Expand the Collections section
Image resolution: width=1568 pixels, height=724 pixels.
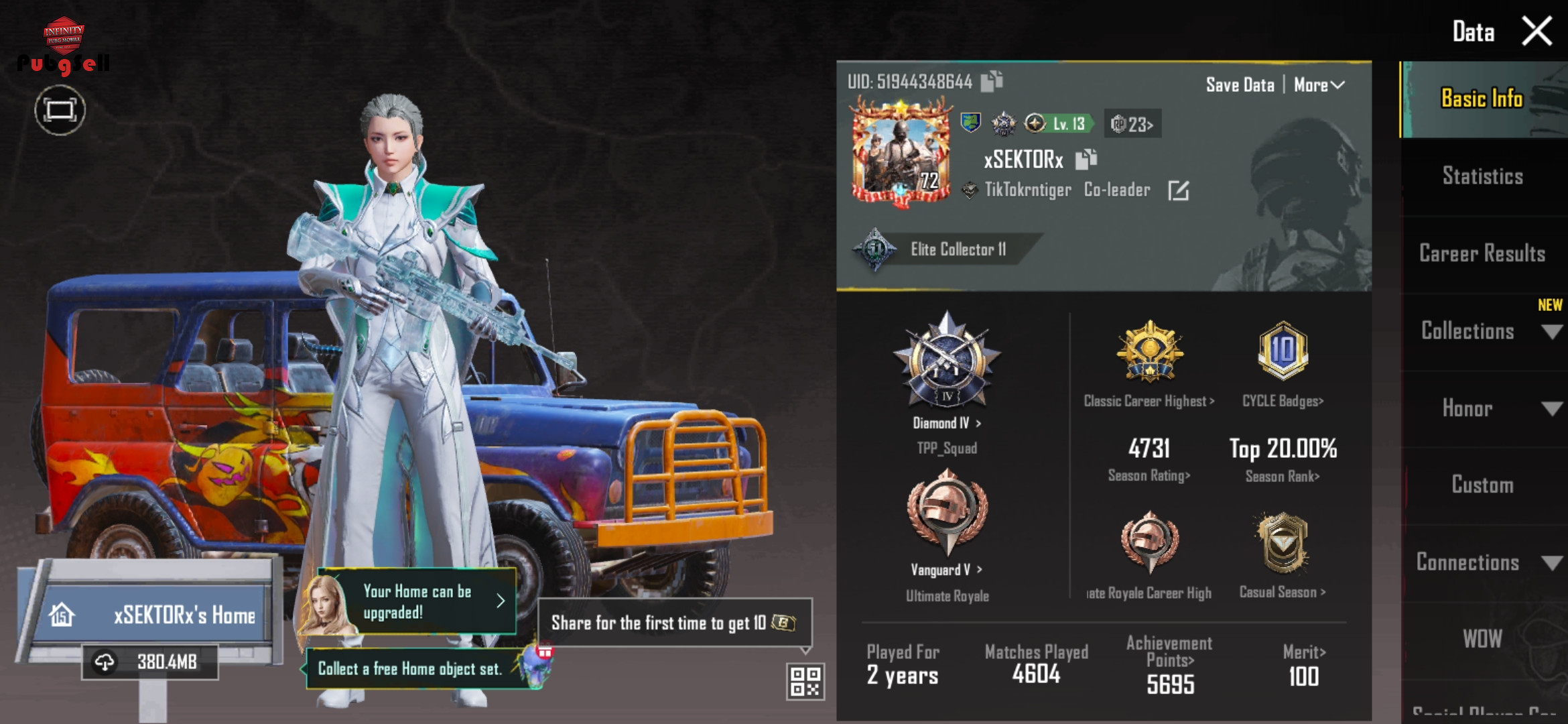(1484, 331)
